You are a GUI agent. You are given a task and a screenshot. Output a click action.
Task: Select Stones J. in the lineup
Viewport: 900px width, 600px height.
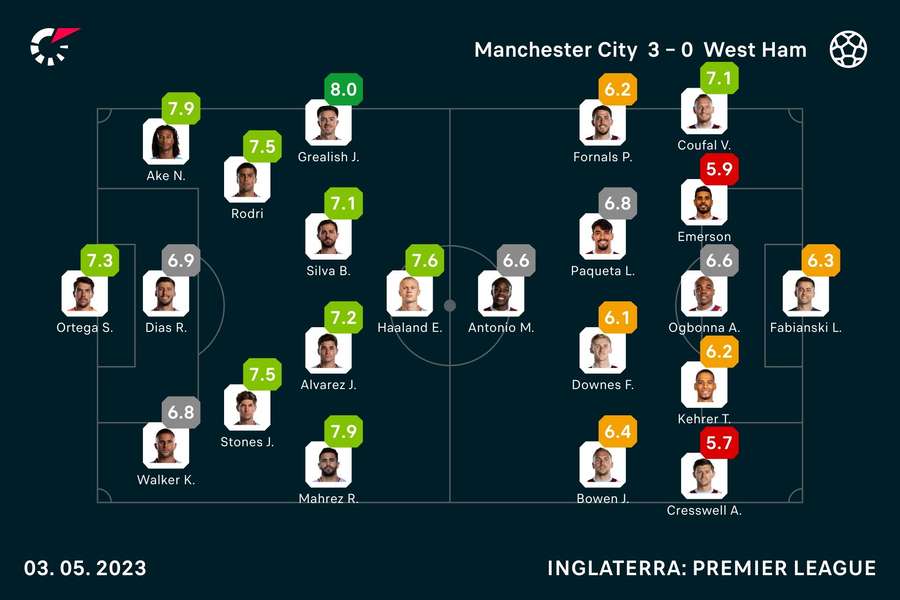pyautogui.click(x=247, y=407)
